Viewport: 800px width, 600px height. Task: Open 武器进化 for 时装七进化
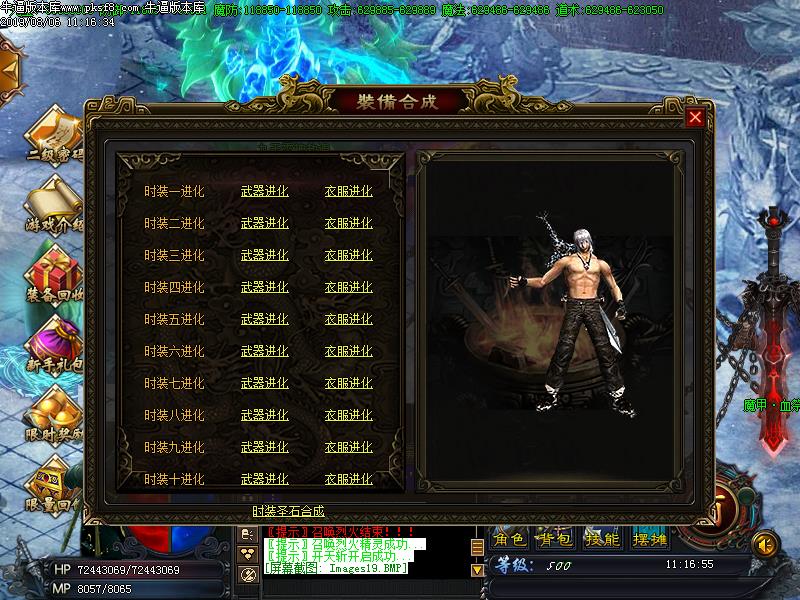click(264, 384)
